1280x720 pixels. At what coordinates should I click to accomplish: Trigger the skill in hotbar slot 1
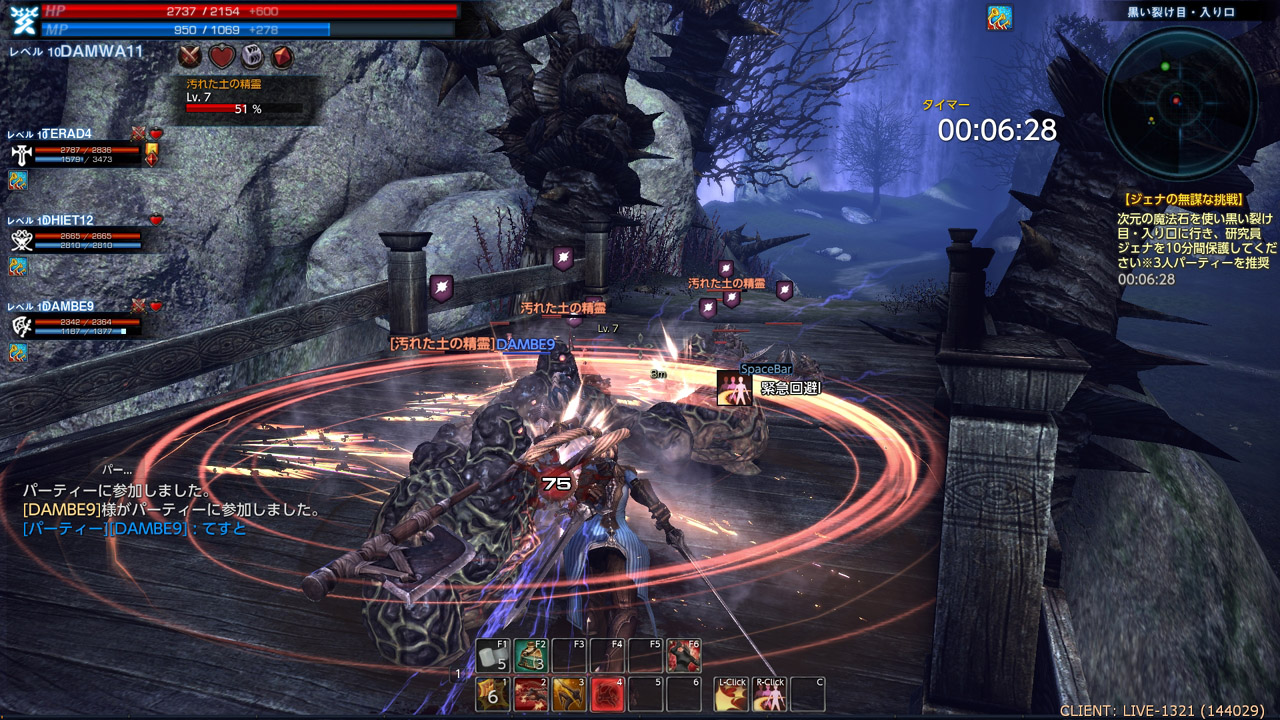pyautogui.click(x=492, y=693)
